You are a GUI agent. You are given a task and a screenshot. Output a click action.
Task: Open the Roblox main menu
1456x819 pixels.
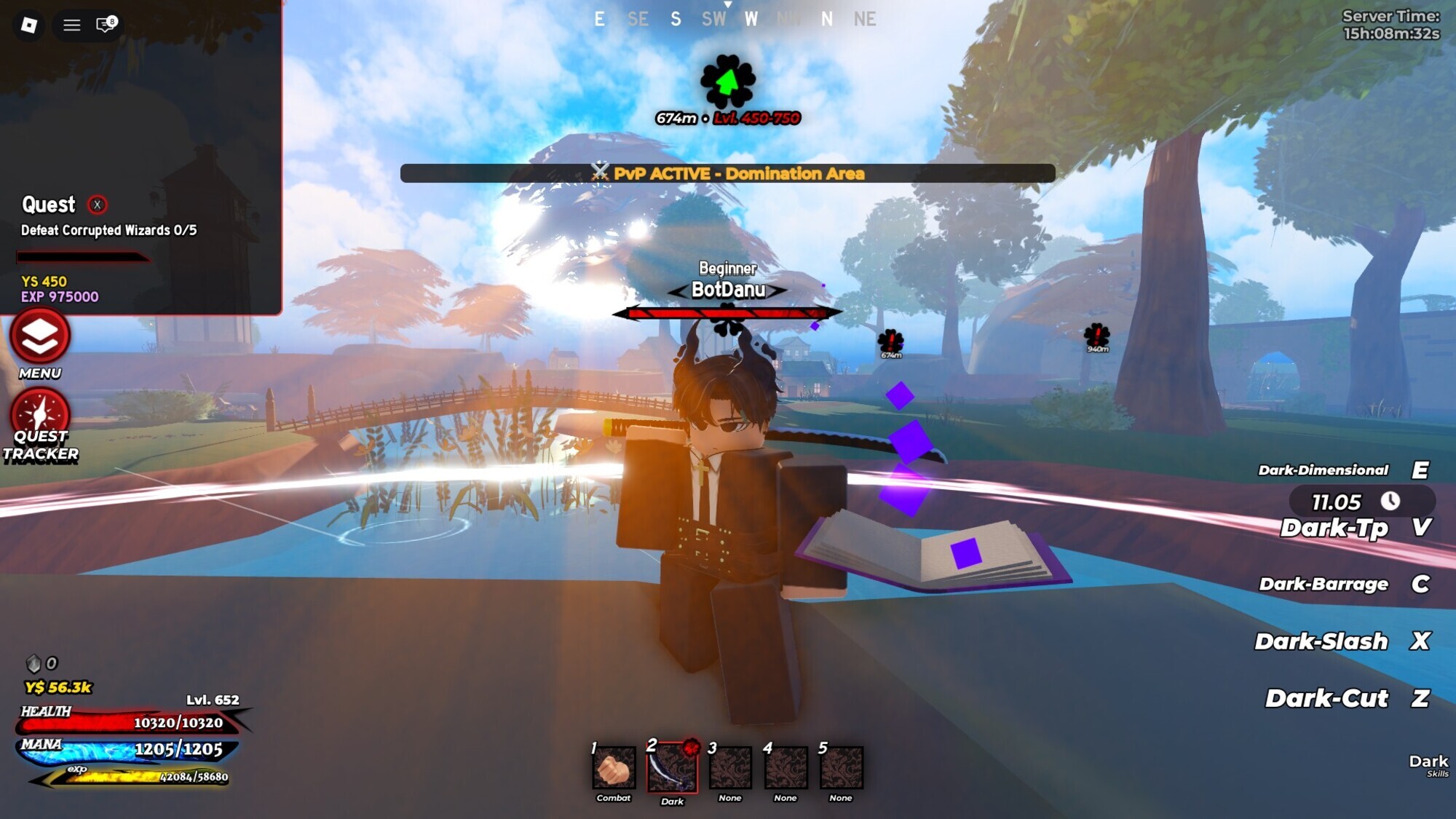coord(29,25)
